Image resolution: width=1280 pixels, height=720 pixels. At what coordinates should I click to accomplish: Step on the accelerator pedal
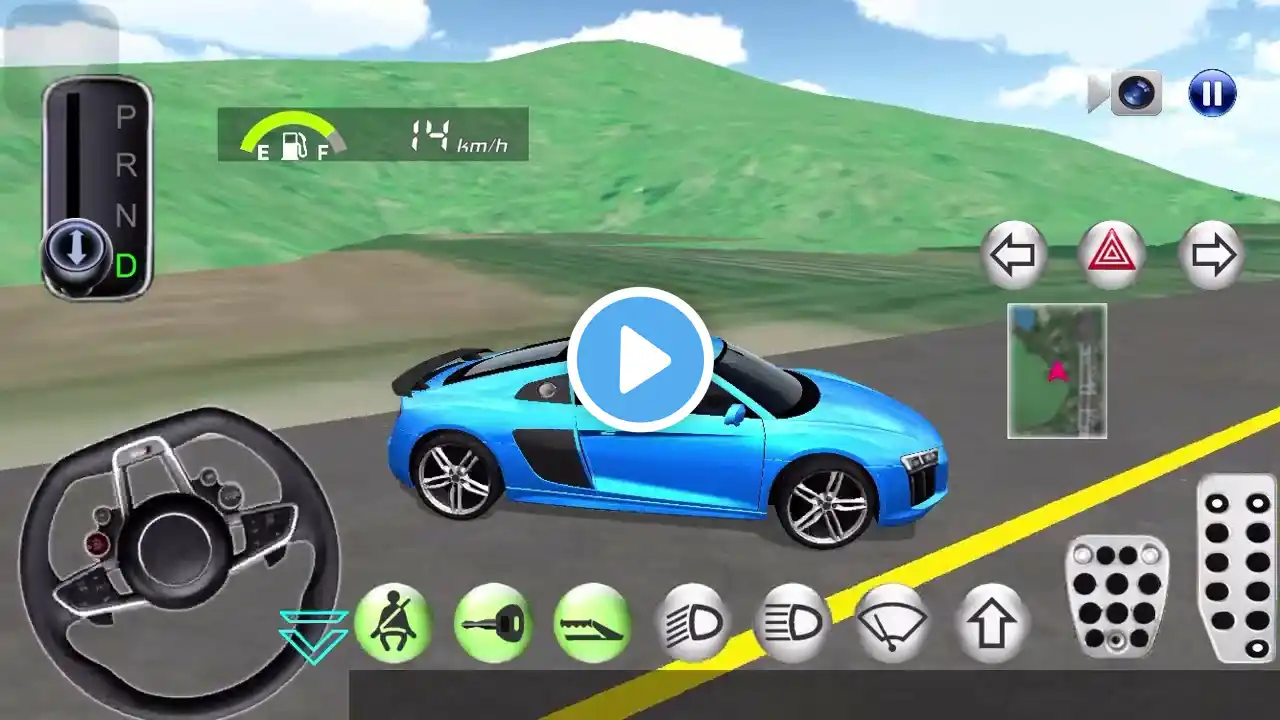[1236, 567]
